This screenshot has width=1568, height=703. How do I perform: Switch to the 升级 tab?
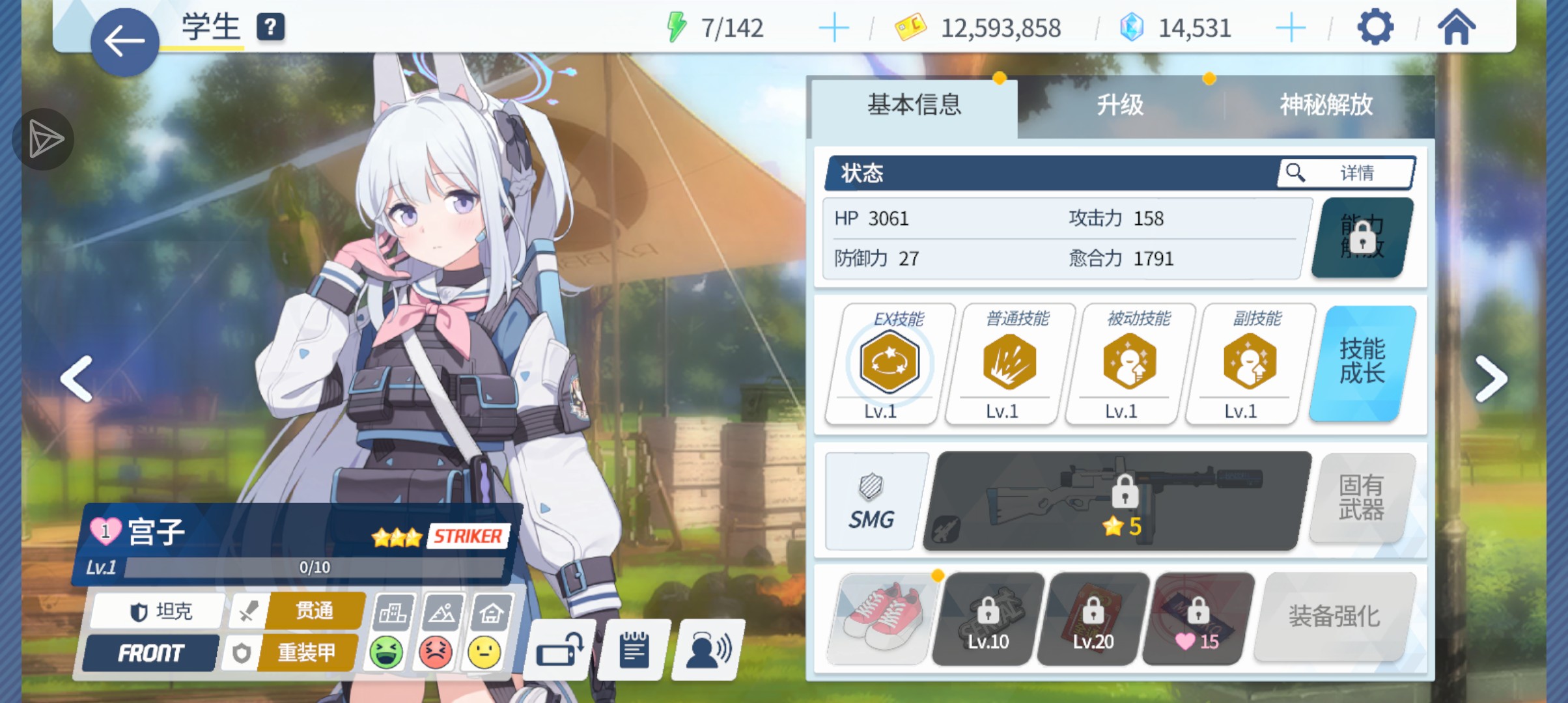[1119, 105]
